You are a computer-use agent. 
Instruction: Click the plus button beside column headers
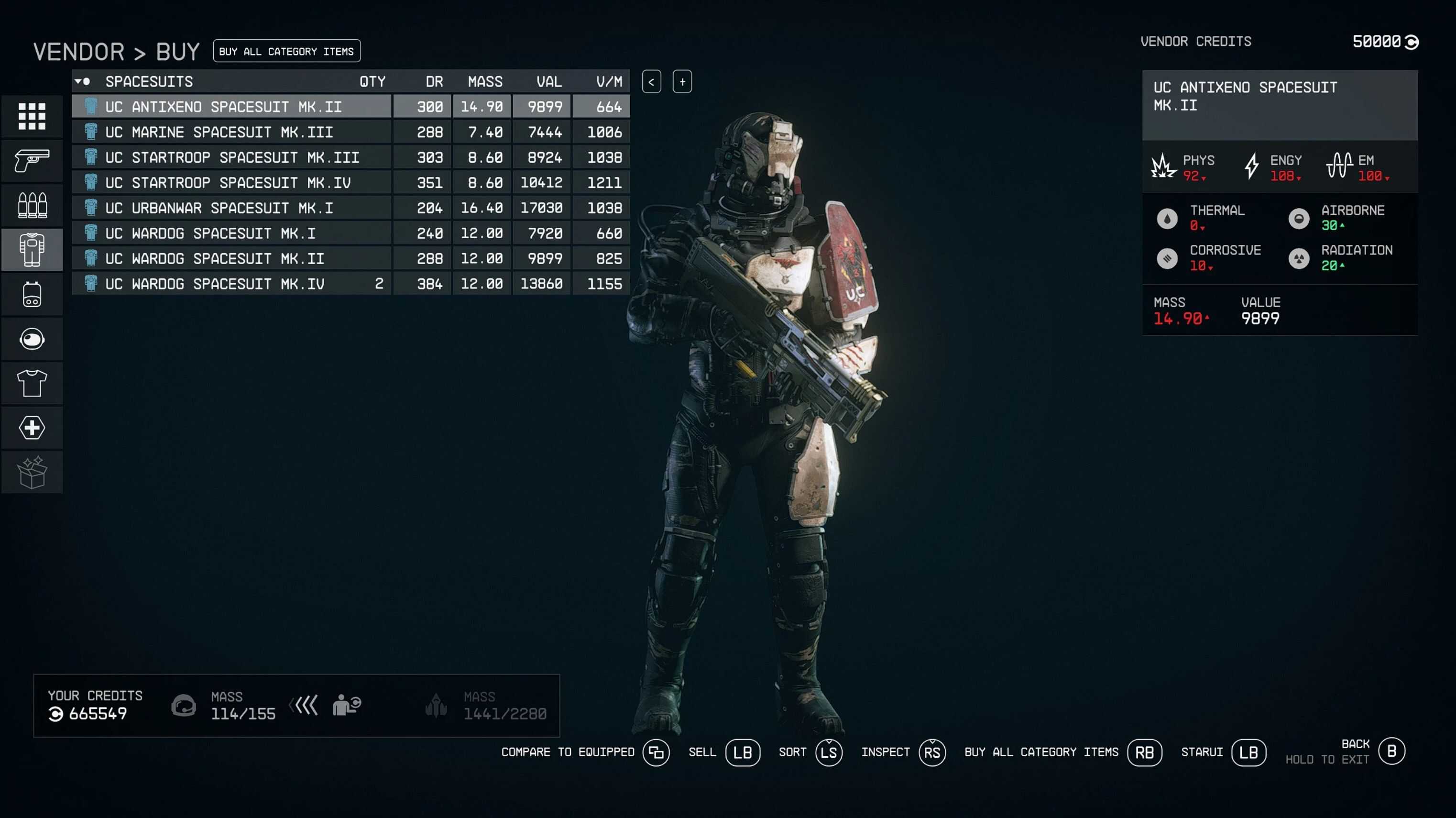pos(682,82)
